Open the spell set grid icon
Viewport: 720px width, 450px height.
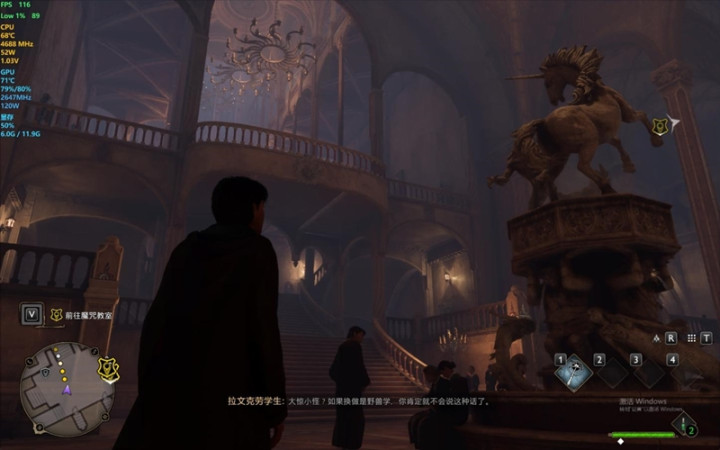(691, 338)
